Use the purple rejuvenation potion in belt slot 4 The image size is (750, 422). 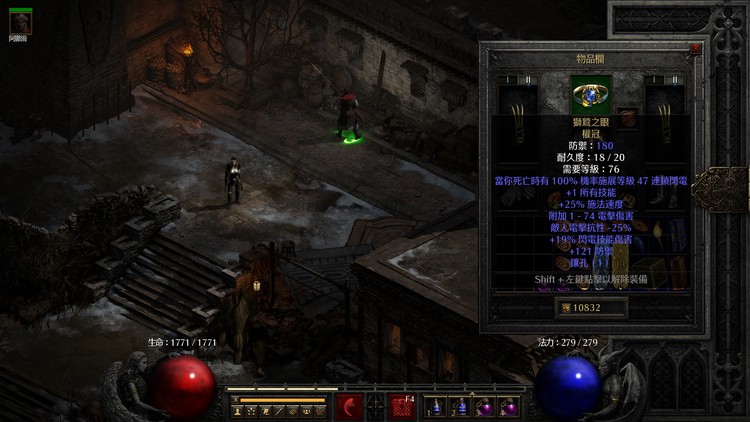click(507, 407)
